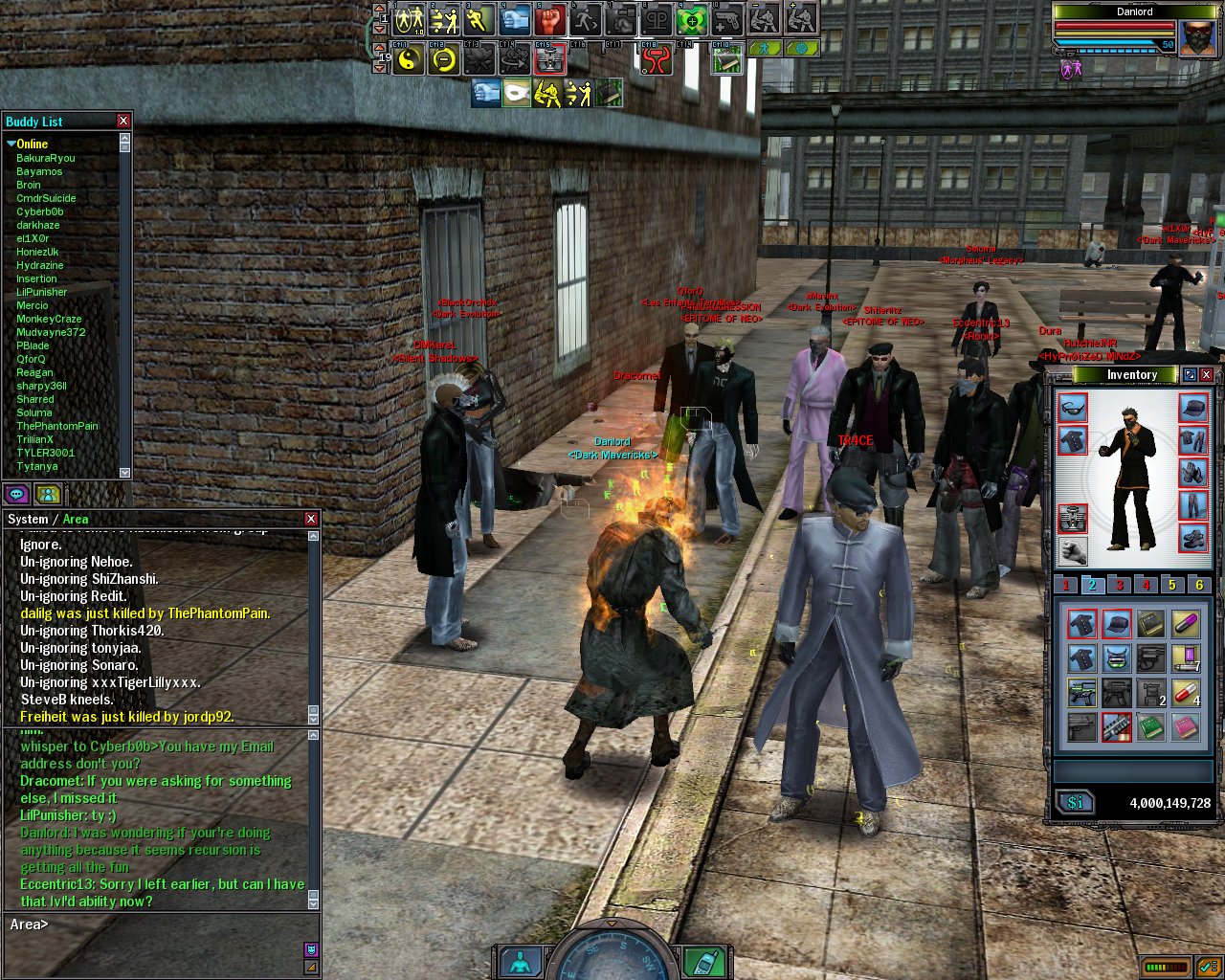
Task: Open the purple chat bubble button
Action: click(17, 494)
